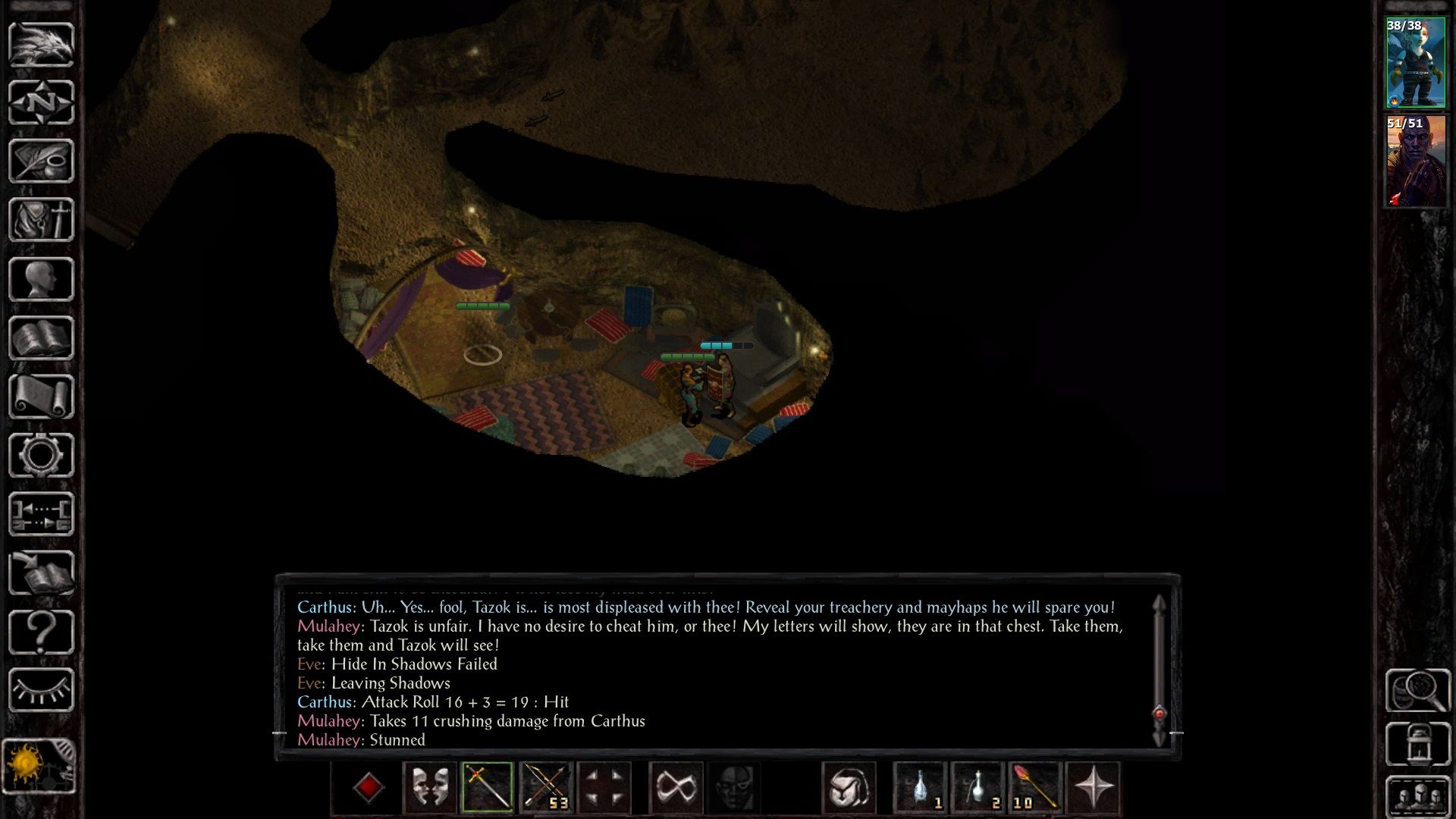Viewport: 1456px width, 819px height.
Task: Click the magnifying glass and barrel button
Action: click(1417, 690)
